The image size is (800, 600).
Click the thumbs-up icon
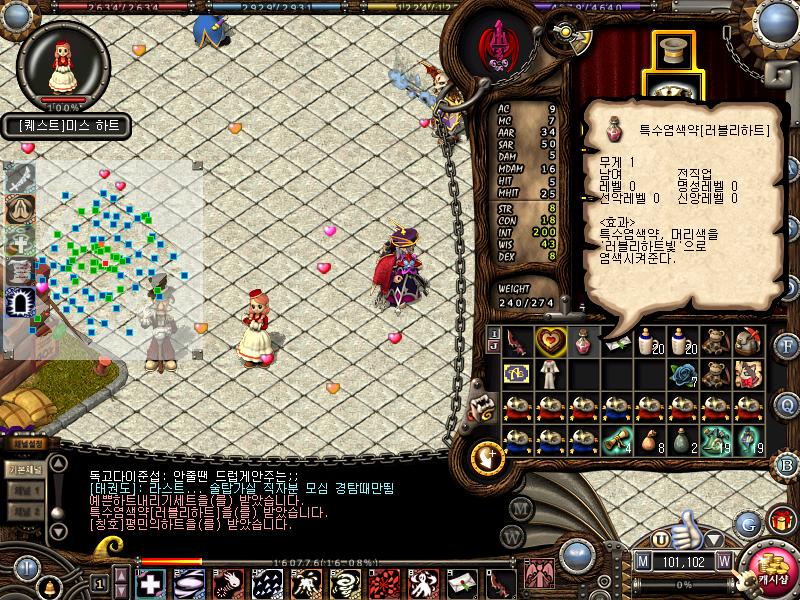684,527
